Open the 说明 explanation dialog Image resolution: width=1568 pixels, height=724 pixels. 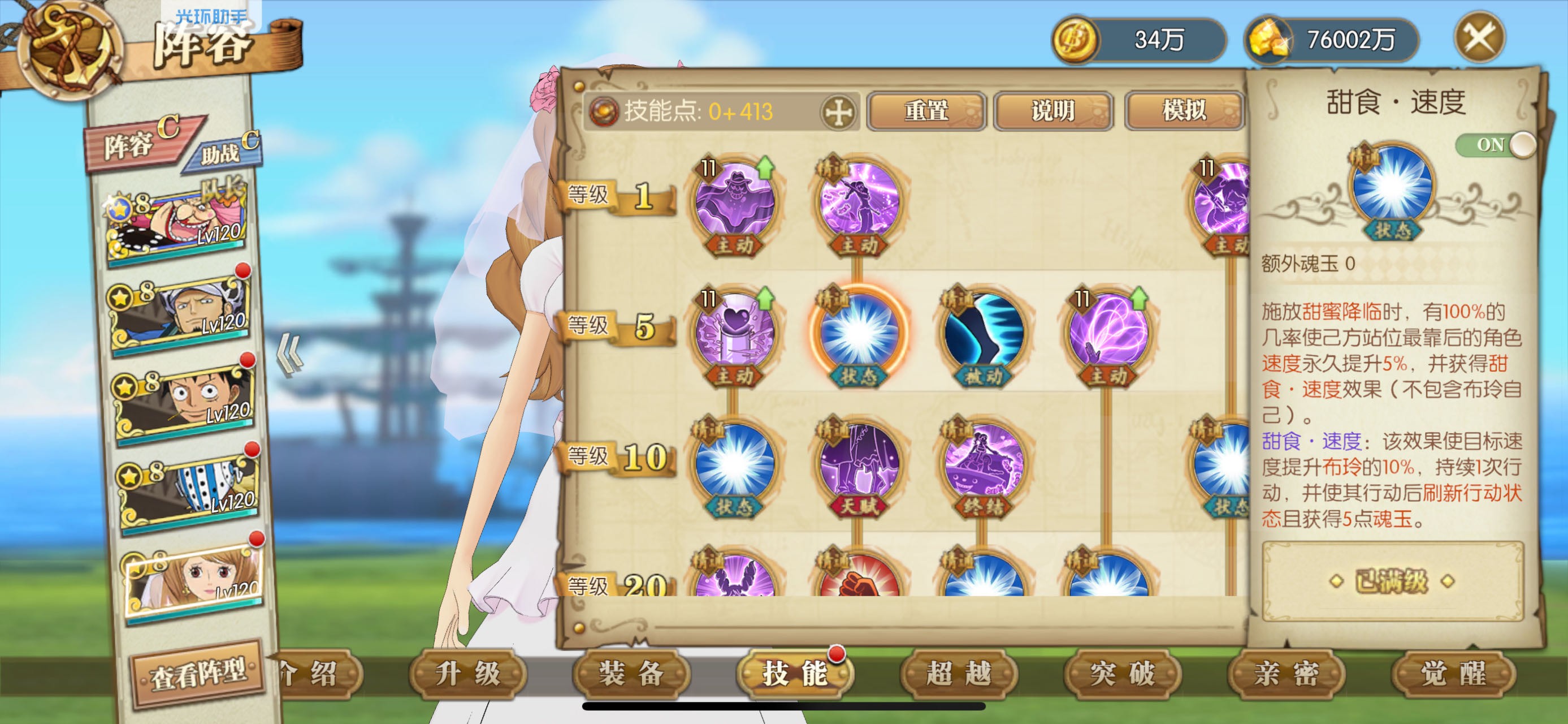point(1054,111)
